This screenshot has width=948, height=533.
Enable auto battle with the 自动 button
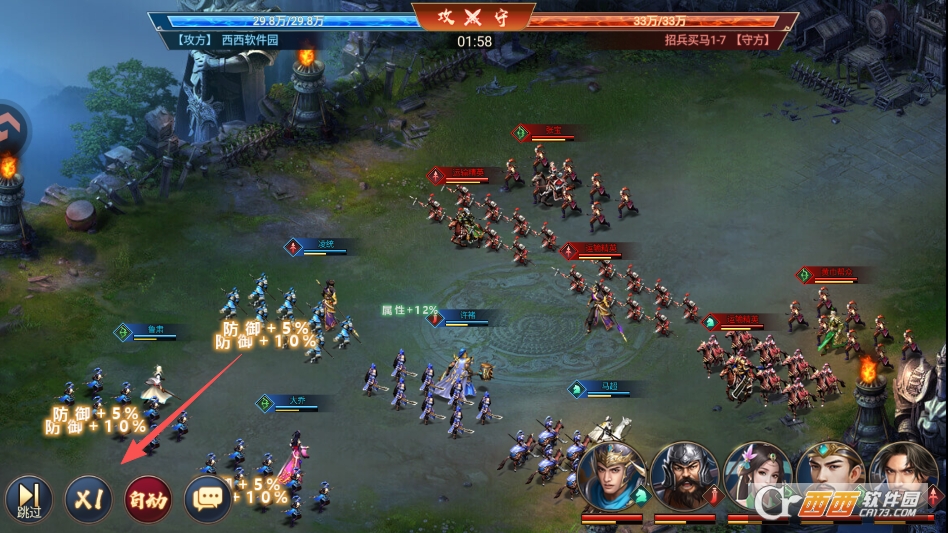point(147,497)
